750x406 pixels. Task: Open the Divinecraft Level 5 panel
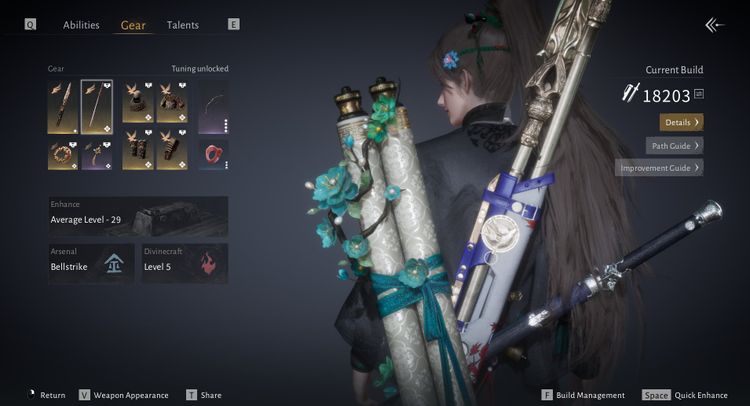pyautogui.click(x=184, y=263)
